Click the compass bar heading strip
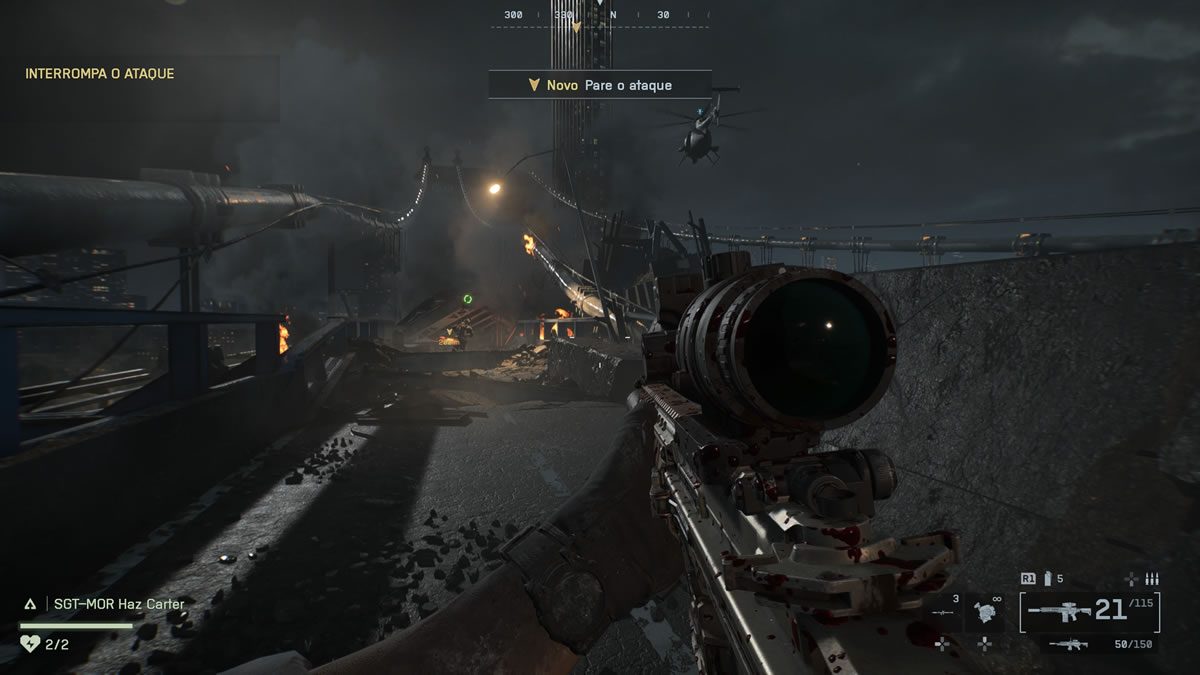This screenshot has height=675, width=1200. 600,15
